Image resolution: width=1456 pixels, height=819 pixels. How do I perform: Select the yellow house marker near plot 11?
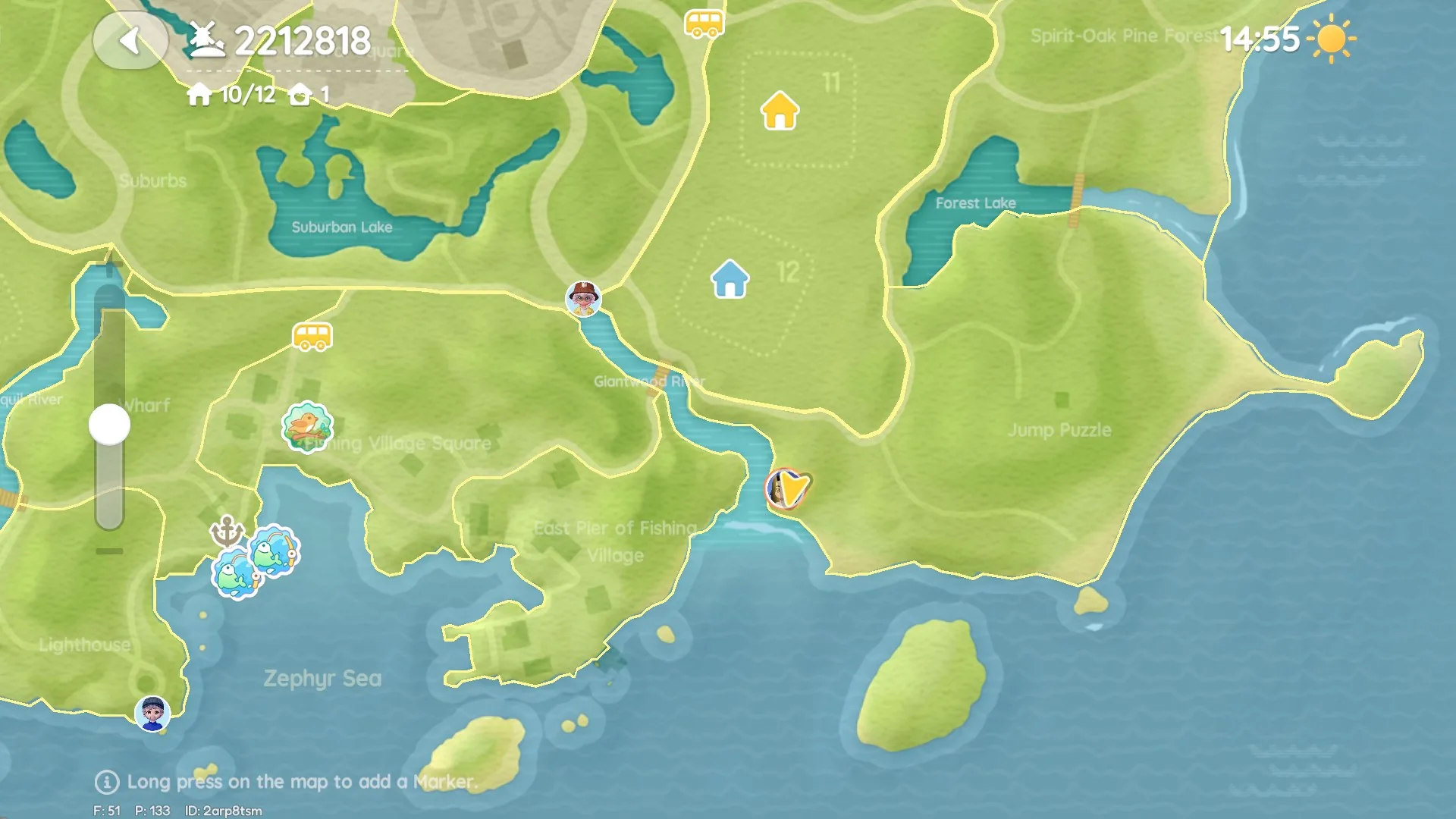point(779,112)
